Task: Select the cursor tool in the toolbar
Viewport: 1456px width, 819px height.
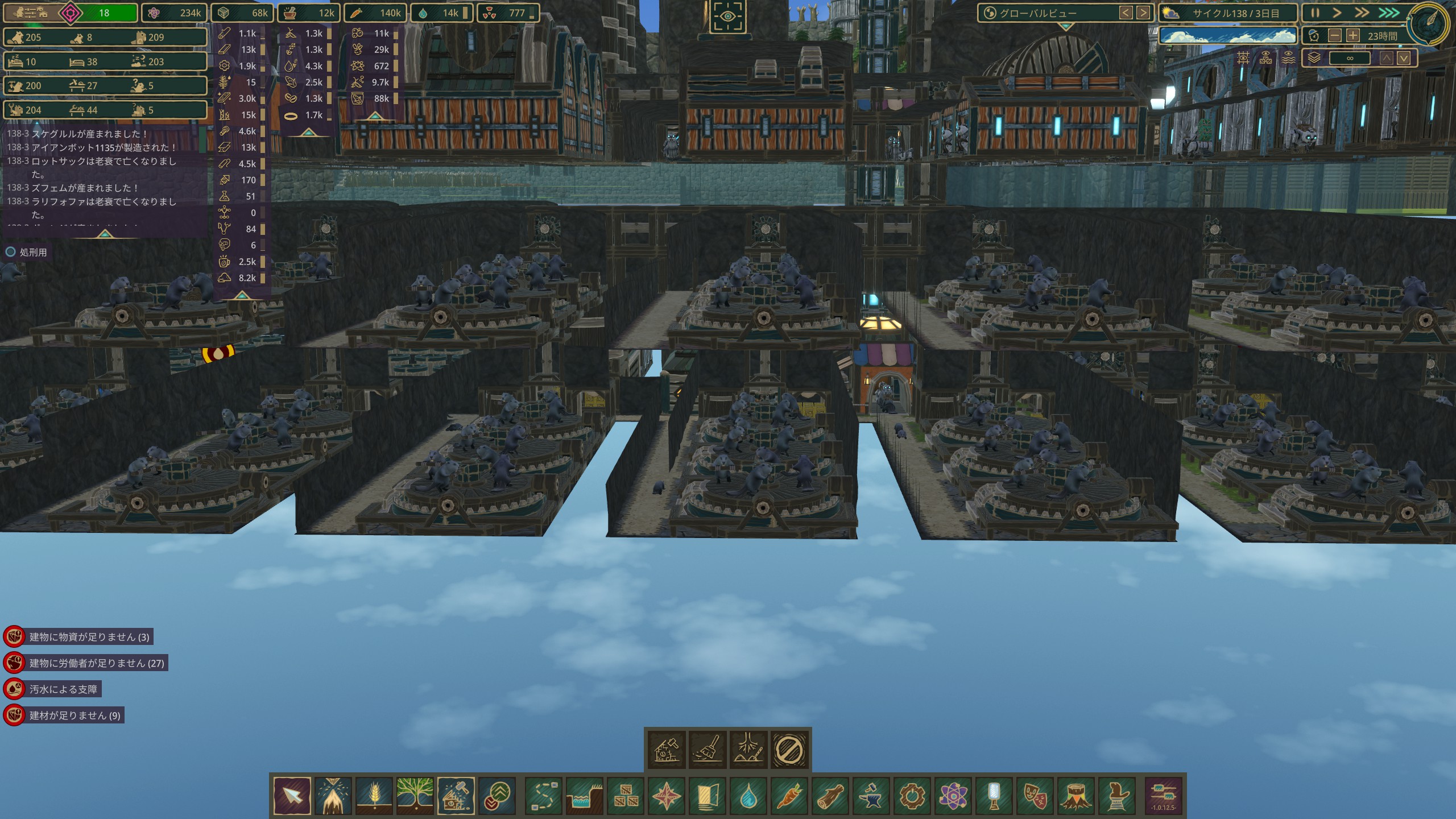Action: 292,796
